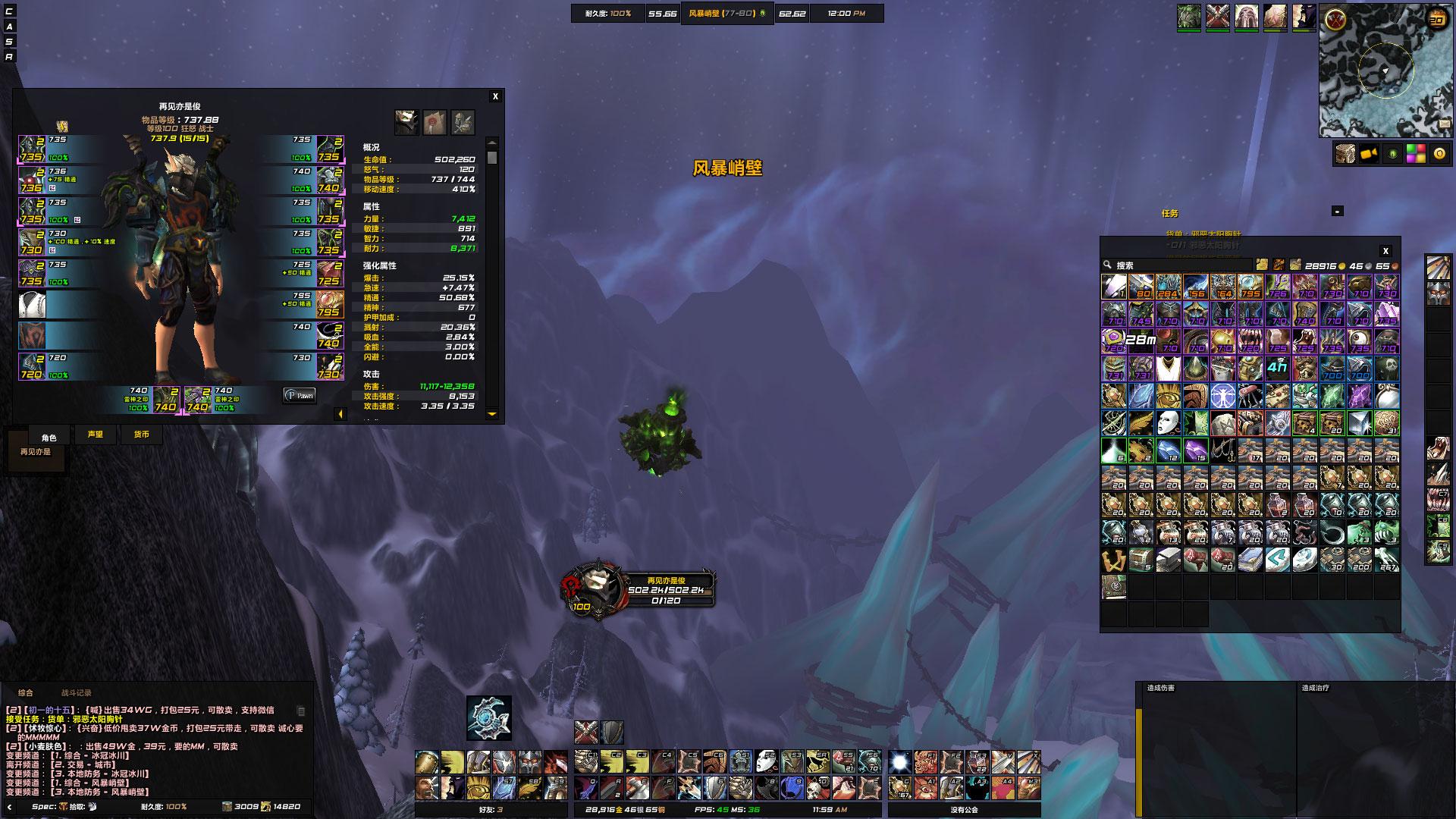Open the four-color square minimap button
This screenshot has width=1456, height=819.
[1415, 154]
